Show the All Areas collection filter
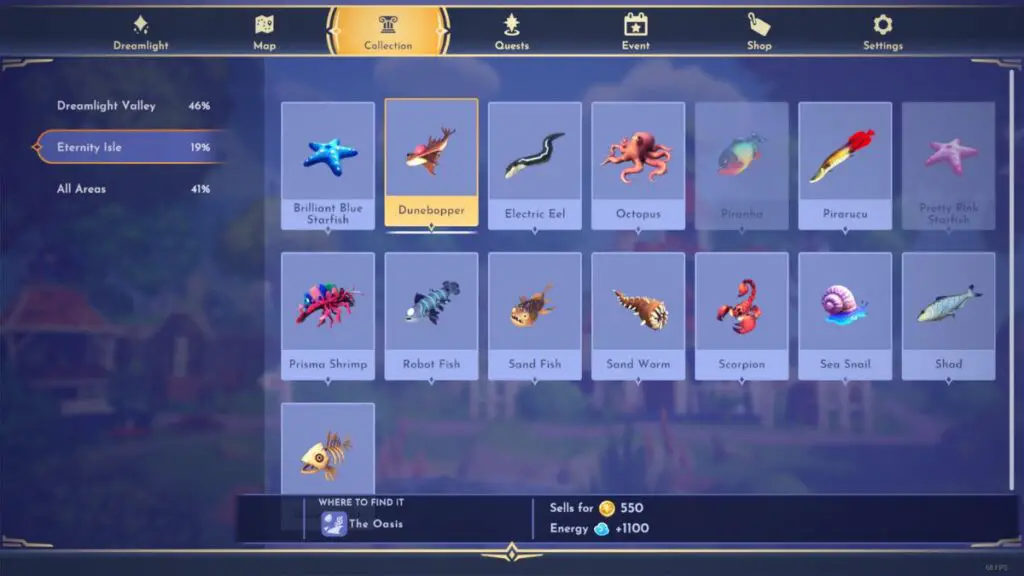This screenshot has width=1024, height=576. [132, 189]
